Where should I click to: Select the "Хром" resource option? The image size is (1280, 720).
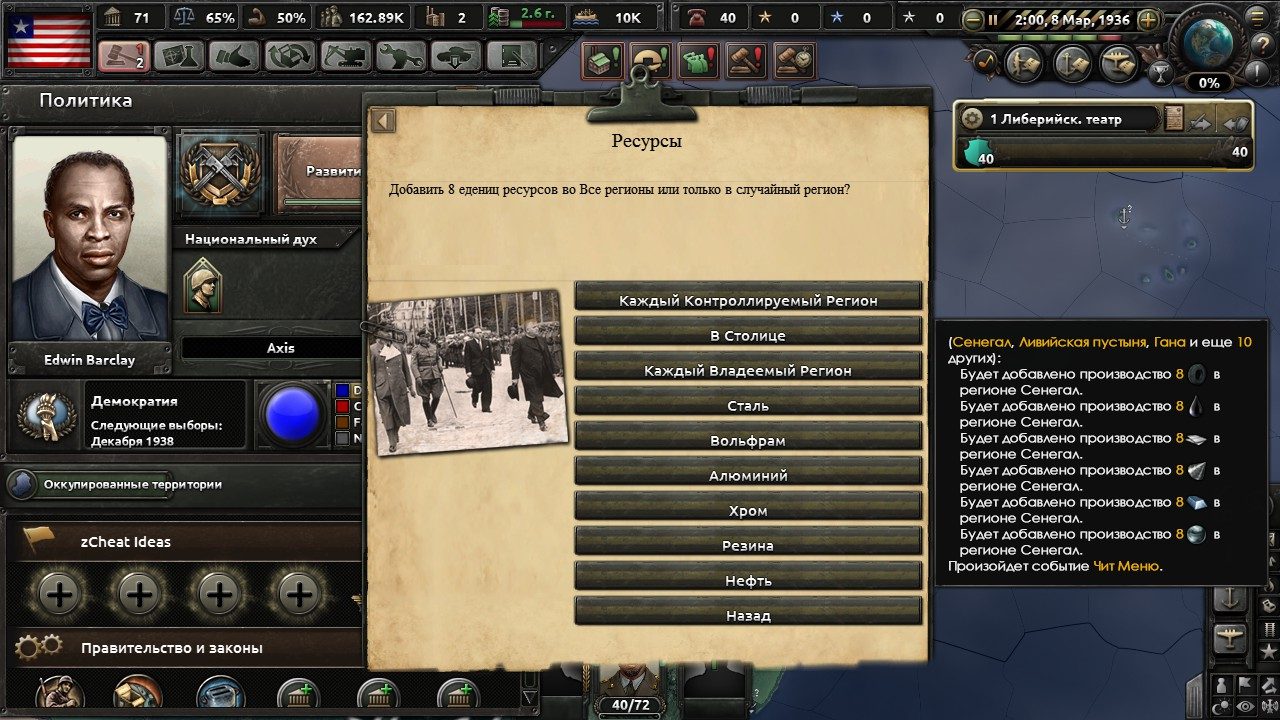[748, 510]
